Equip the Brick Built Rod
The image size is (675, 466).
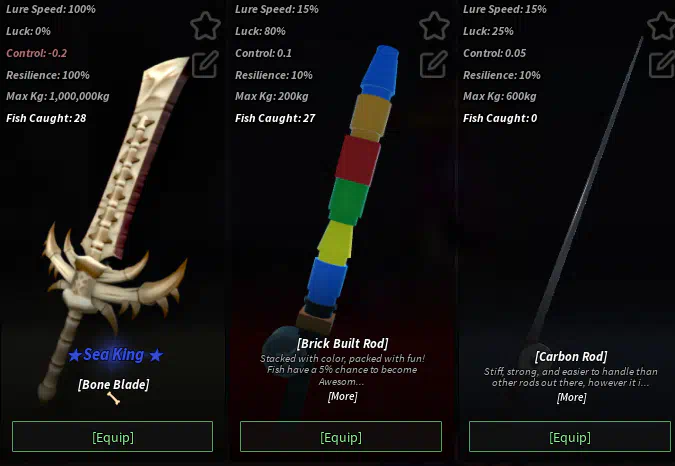(340, 437)
